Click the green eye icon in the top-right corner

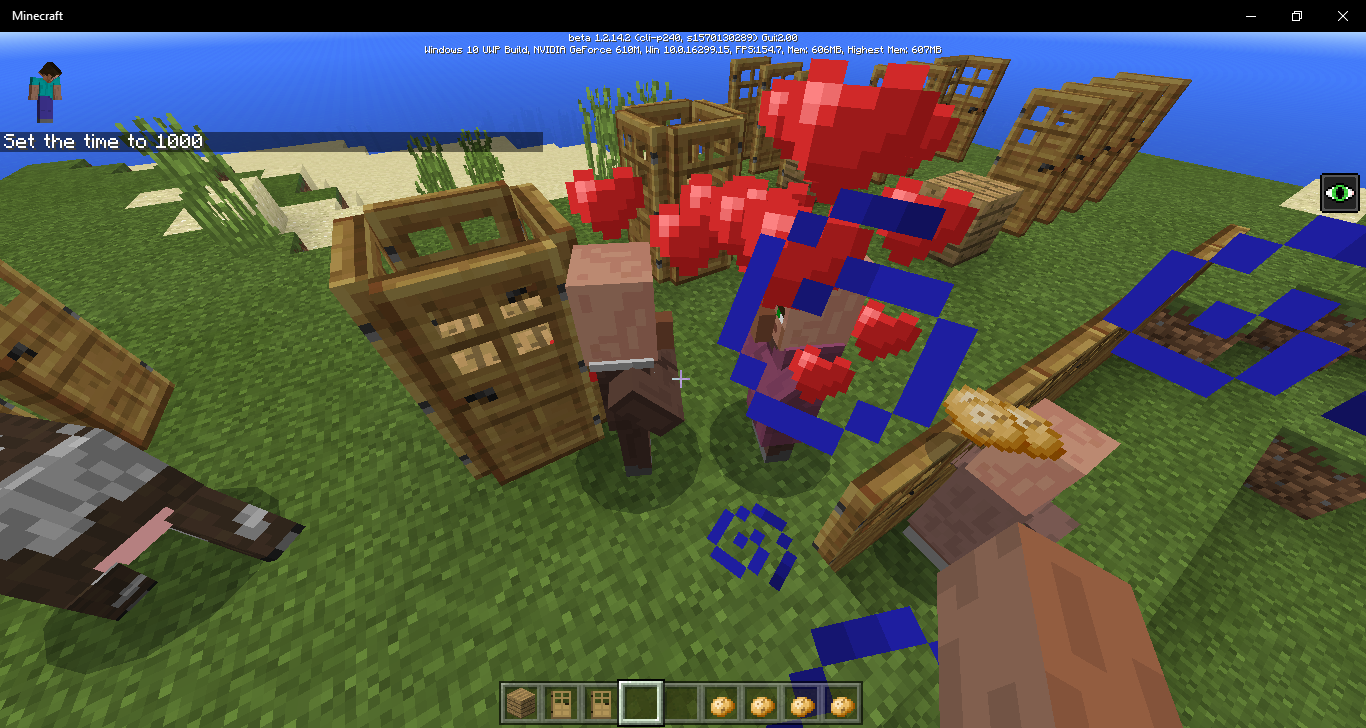click(x=1339, y=192)
